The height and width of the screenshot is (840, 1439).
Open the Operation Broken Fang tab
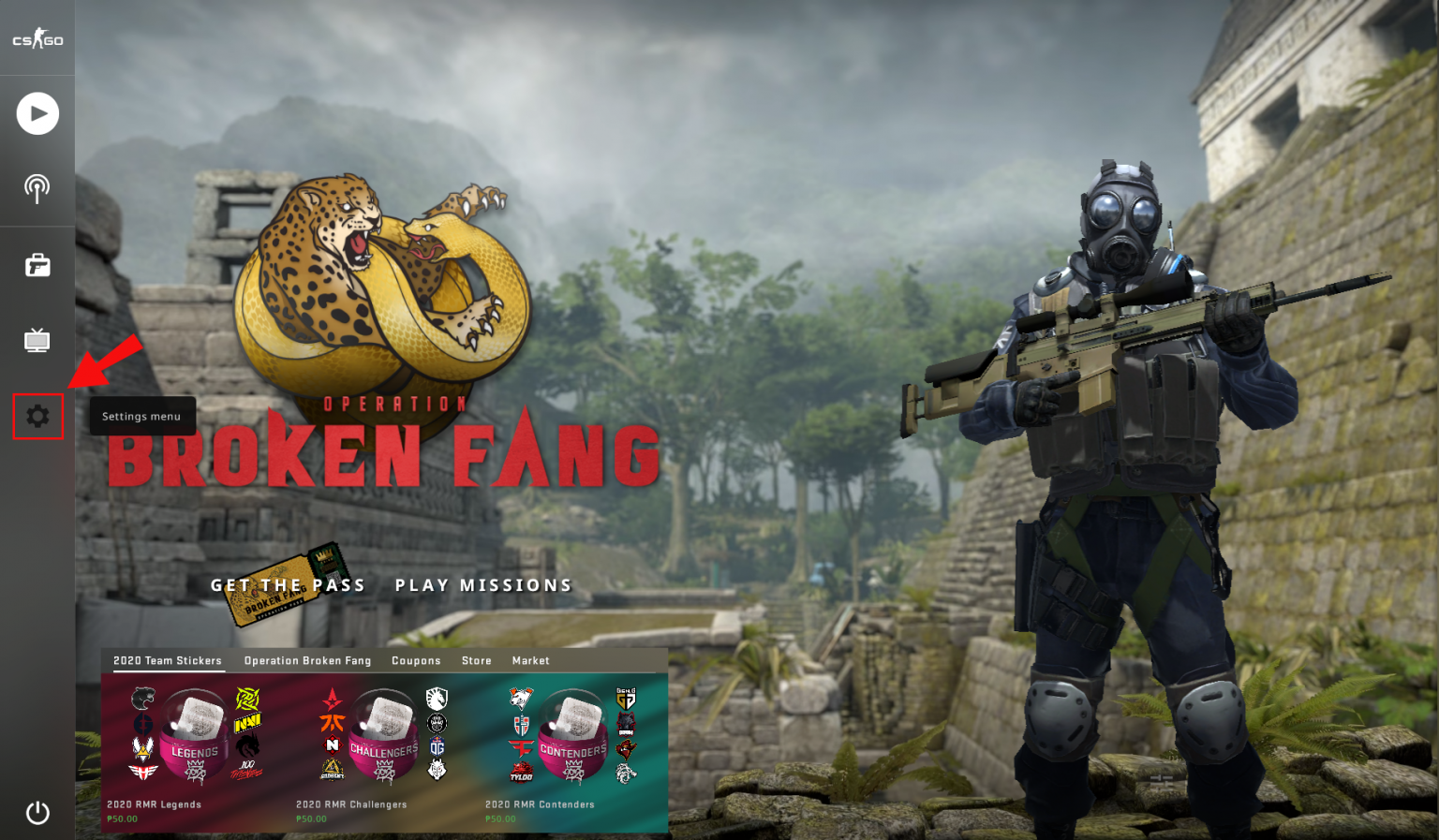307,661
